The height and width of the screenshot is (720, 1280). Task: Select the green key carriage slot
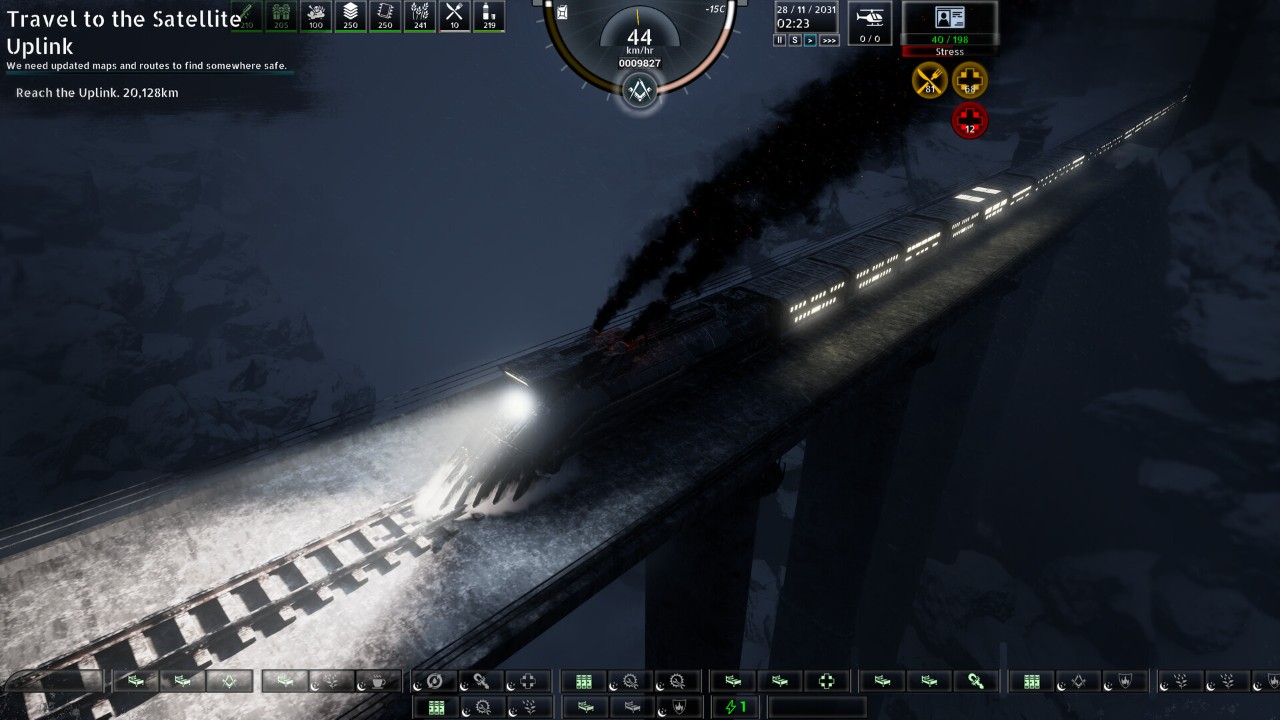coord(976,681)
